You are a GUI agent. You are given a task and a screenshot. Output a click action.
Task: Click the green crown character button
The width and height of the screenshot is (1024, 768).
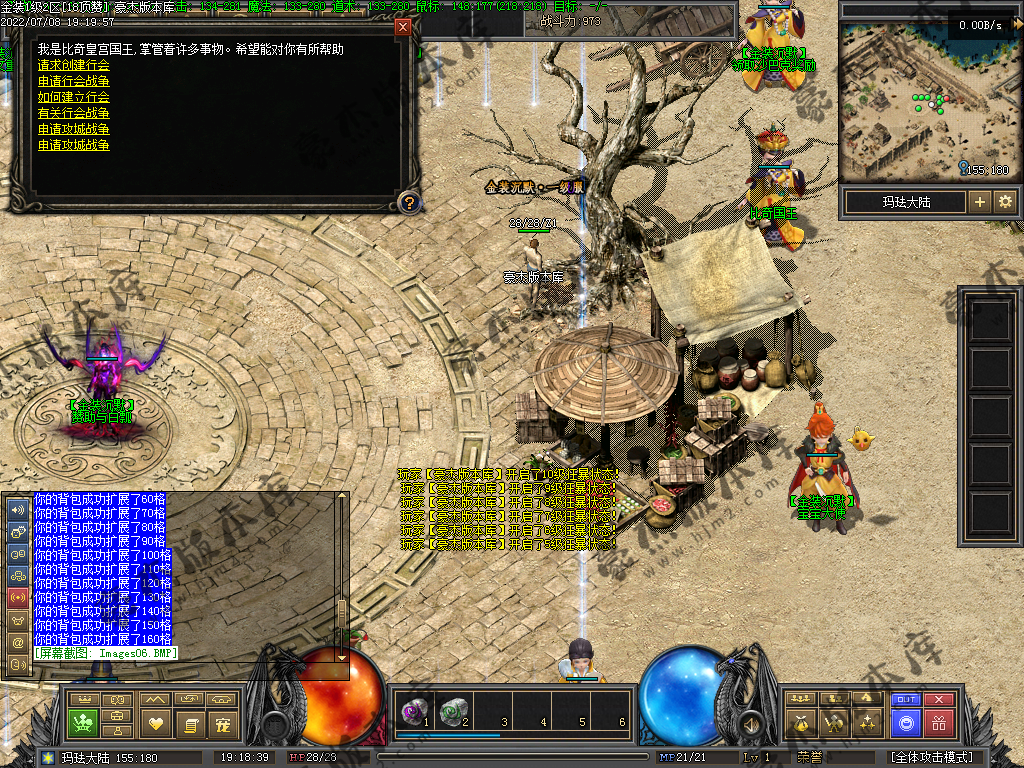coord(82,722)
